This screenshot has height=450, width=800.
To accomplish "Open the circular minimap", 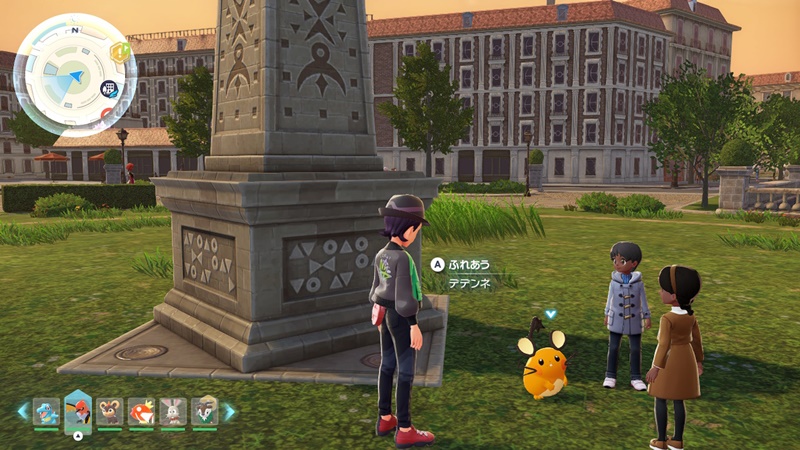I will coord(75,75).
